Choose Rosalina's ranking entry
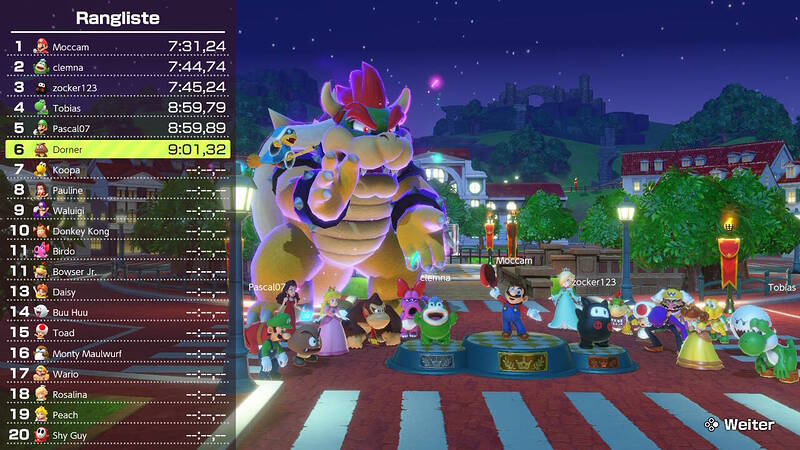The height and width of the screenshot is (450, 800). tap(118, 394)
